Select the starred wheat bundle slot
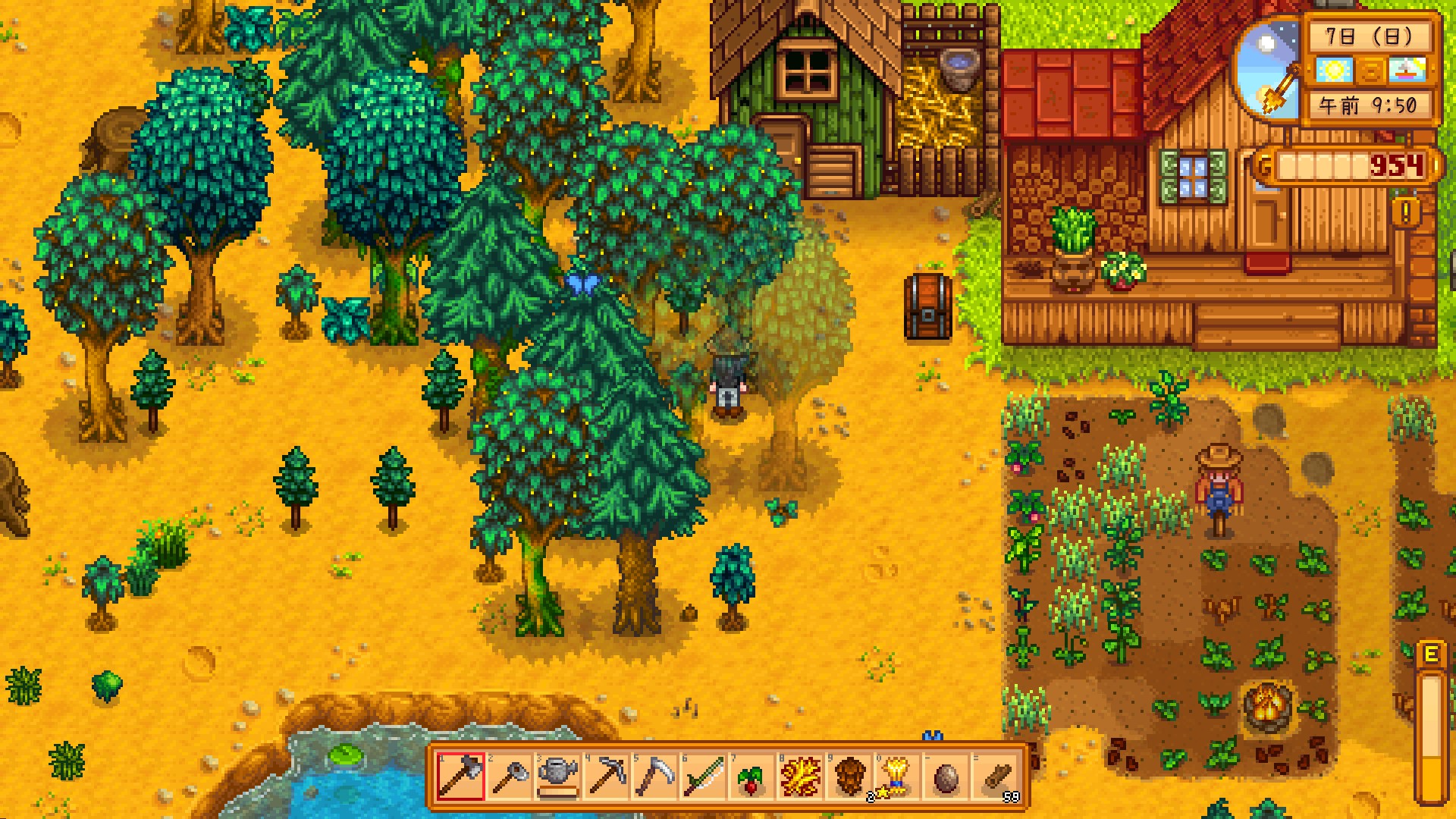 pyautogui.click(x=897, y=777)
